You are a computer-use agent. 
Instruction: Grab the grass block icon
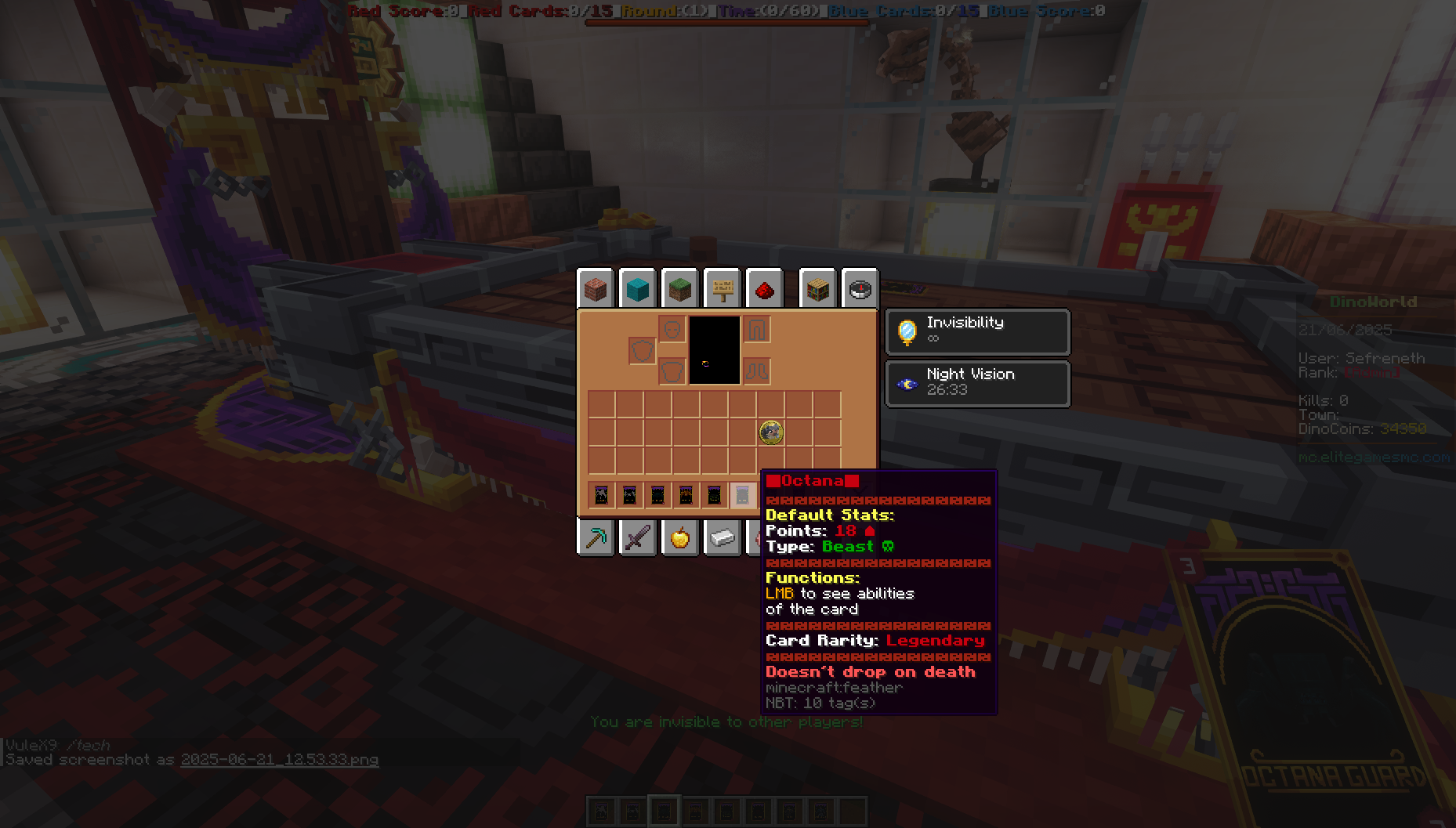[679, 288]
